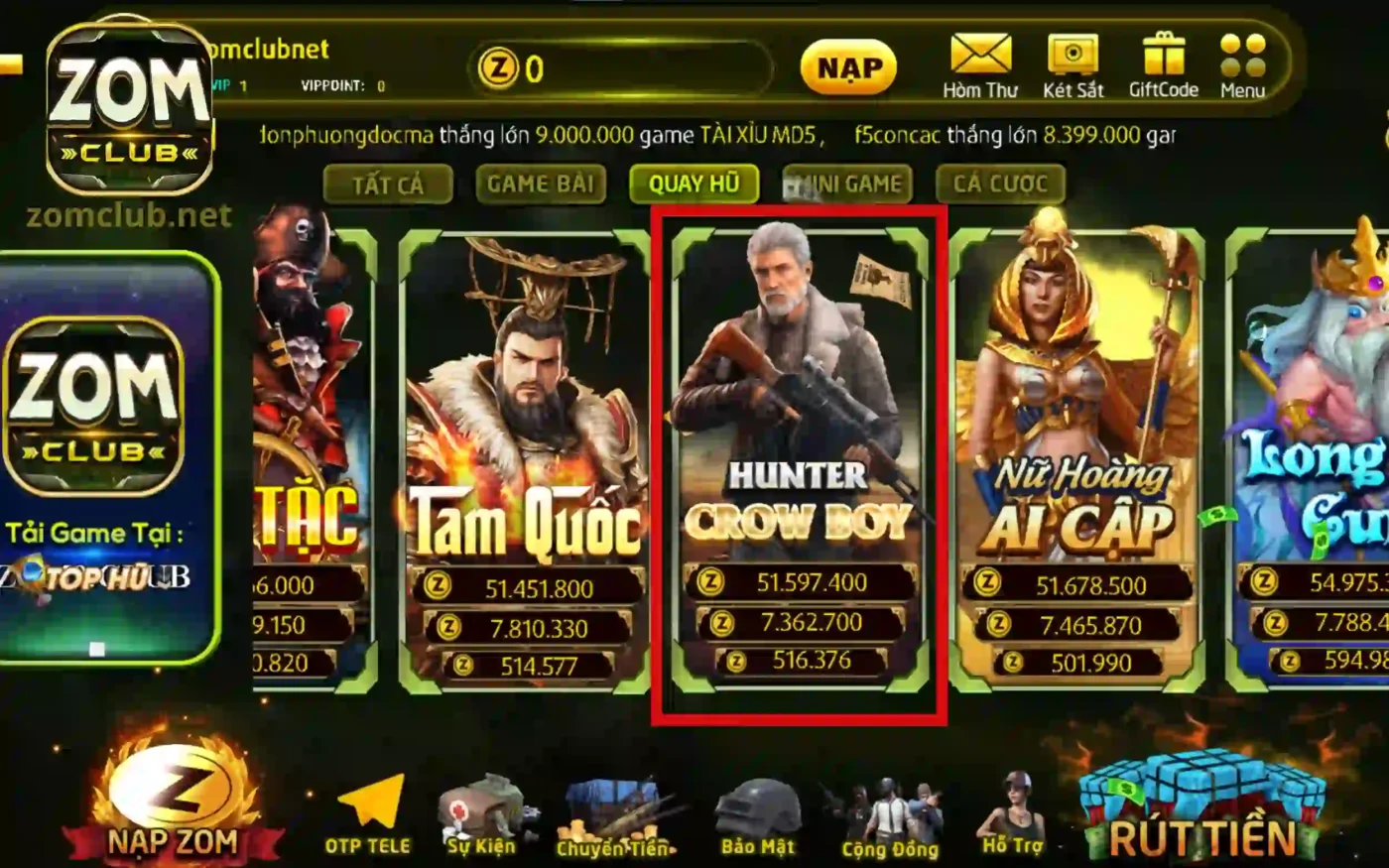The image size is (1389, 868).
Task: Select the TẤT CẢ tab
Action: click(389, 184)
